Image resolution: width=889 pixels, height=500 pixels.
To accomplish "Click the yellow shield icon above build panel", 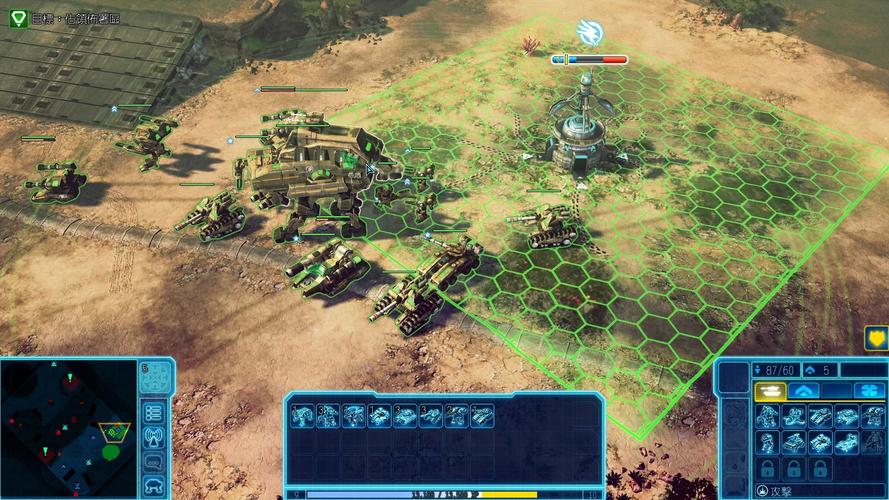I will point(876,338).
